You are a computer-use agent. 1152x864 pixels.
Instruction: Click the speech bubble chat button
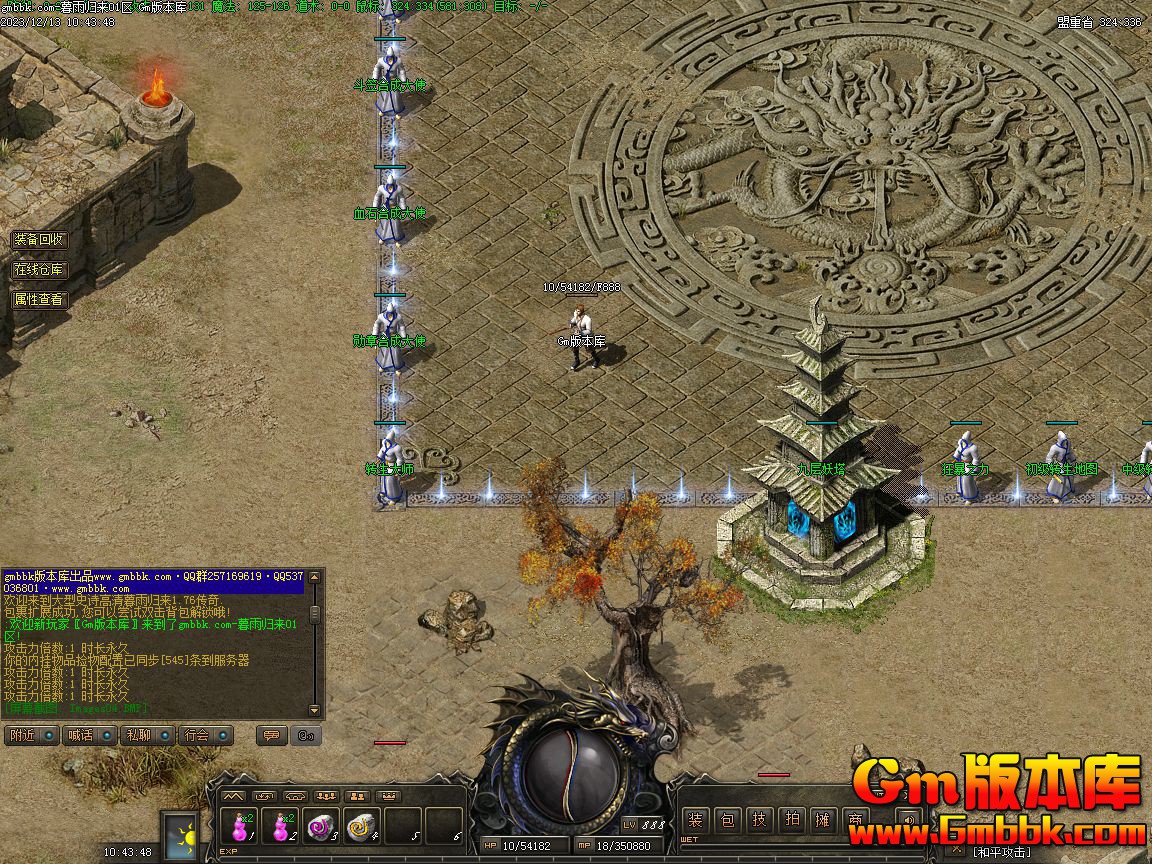point(269,735)
